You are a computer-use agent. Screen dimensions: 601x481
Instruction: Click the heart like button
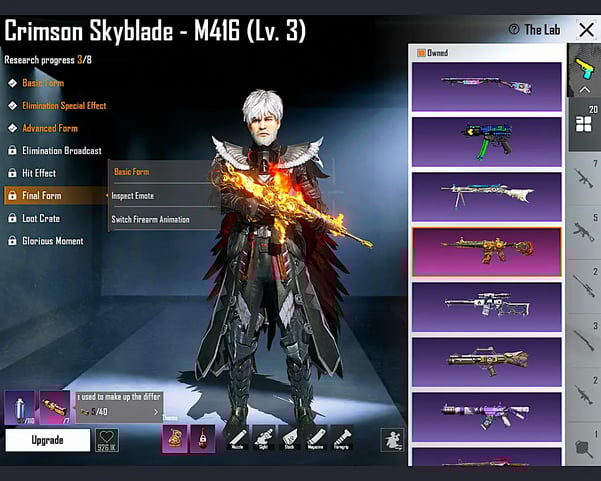coord(106,440)
